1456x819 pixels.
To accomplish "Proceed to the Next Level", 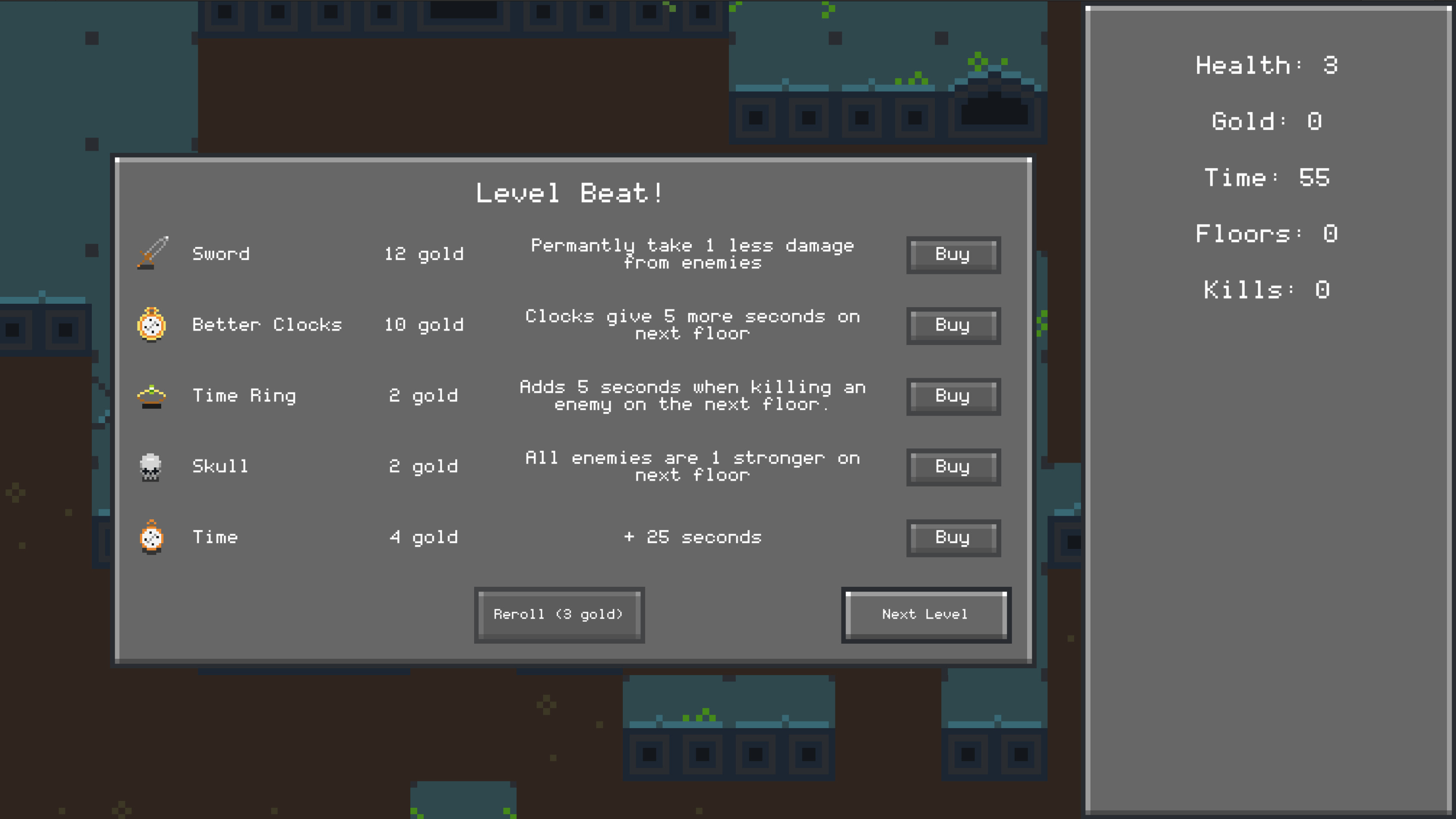I will coord(925,614).
